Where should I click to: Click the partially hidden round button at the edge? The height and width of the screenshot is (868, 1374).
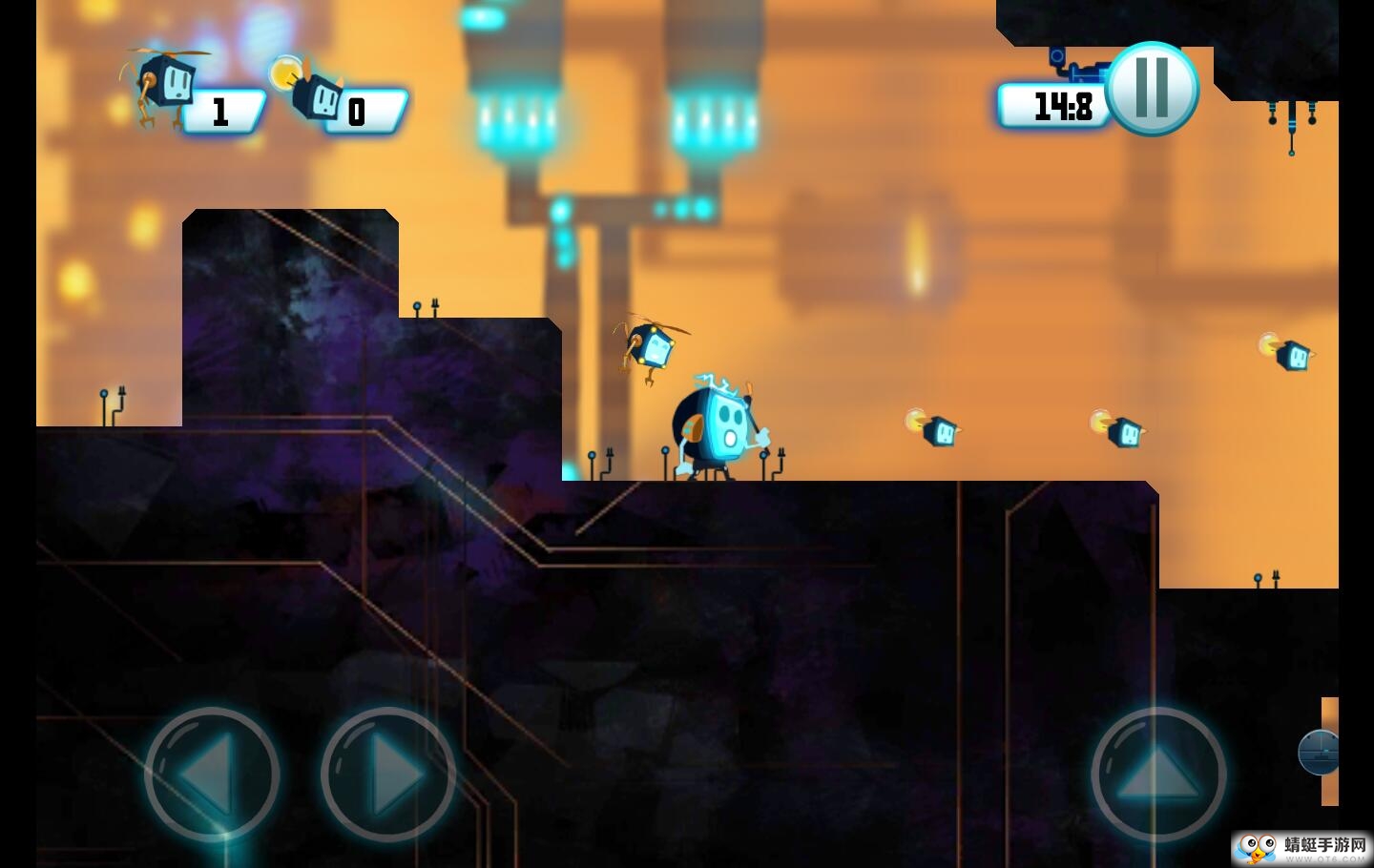[x=1320, y=753]
